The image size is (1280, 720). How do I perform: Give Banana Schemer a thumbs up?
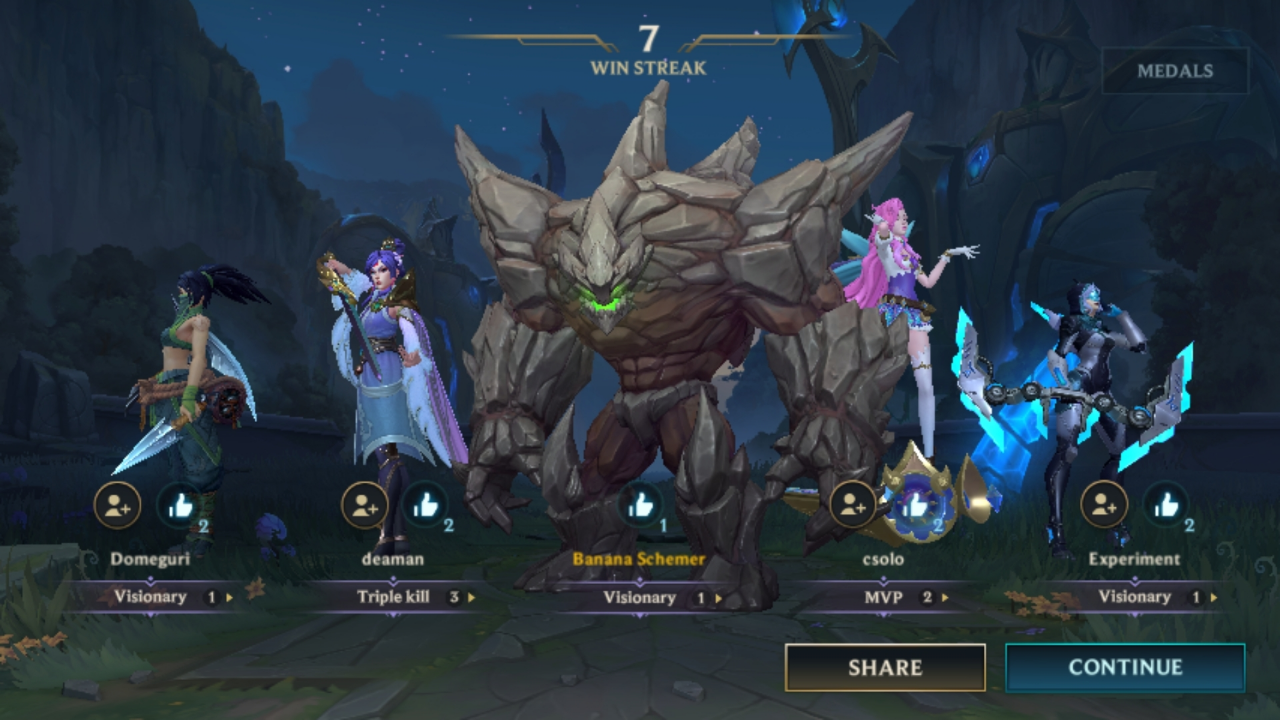(640, 505)
